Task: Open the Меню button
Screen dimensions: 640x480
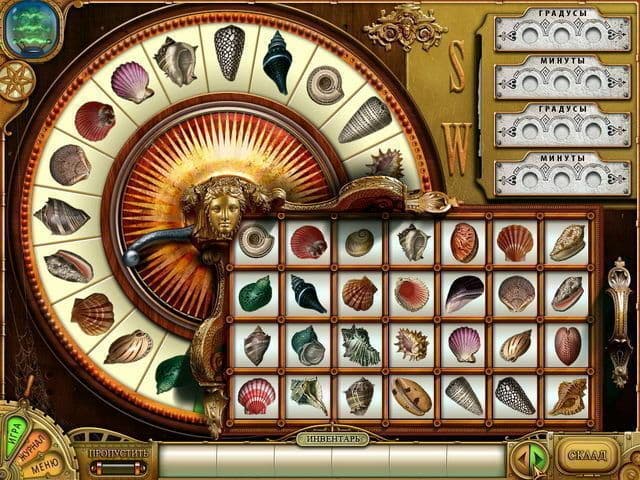Action: pos(42,466)
